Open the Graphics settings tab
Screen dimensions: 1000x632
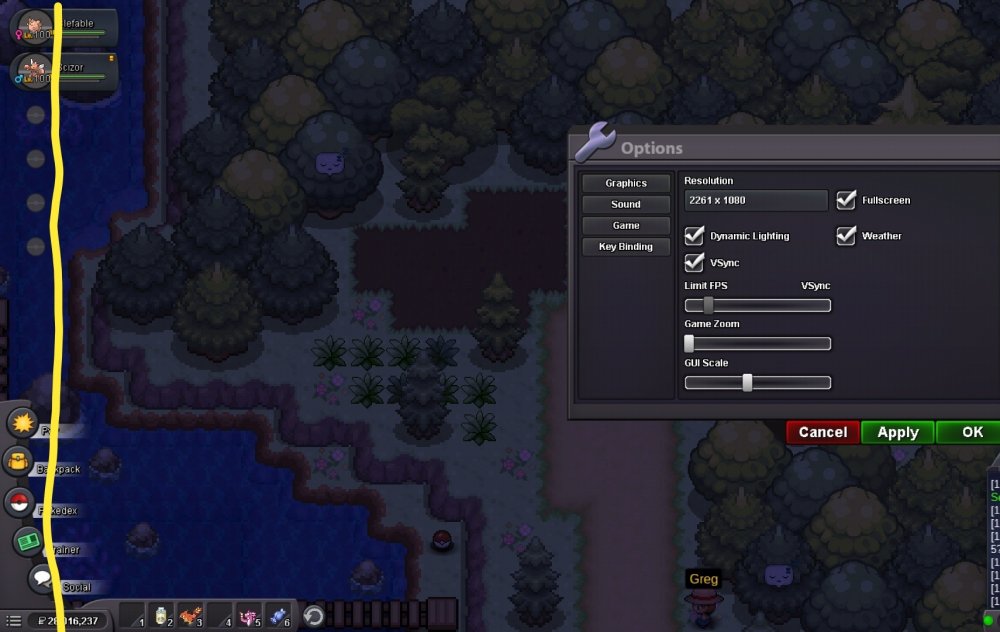[x=626, y=183]
